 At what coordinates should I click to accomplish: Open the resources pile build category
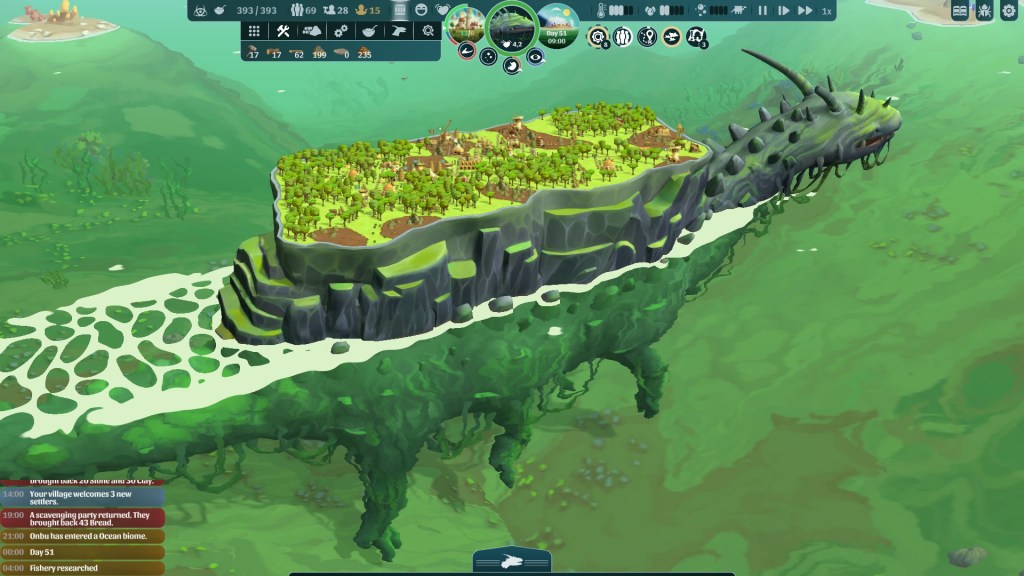click(x=312, y=31)
